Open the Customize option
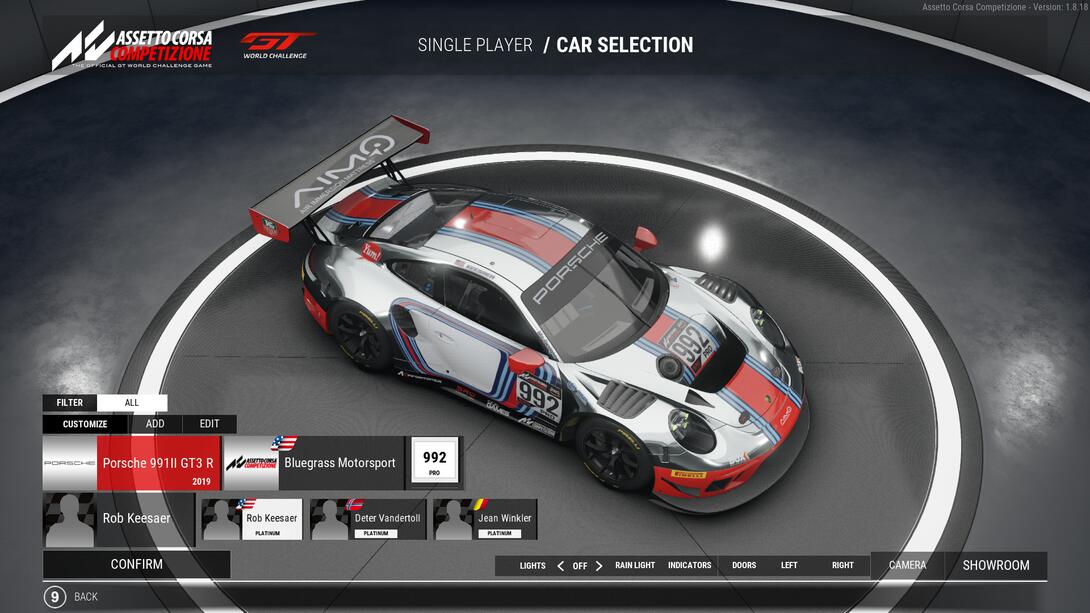The image size is (1090, 613). [x=85, y=424]
